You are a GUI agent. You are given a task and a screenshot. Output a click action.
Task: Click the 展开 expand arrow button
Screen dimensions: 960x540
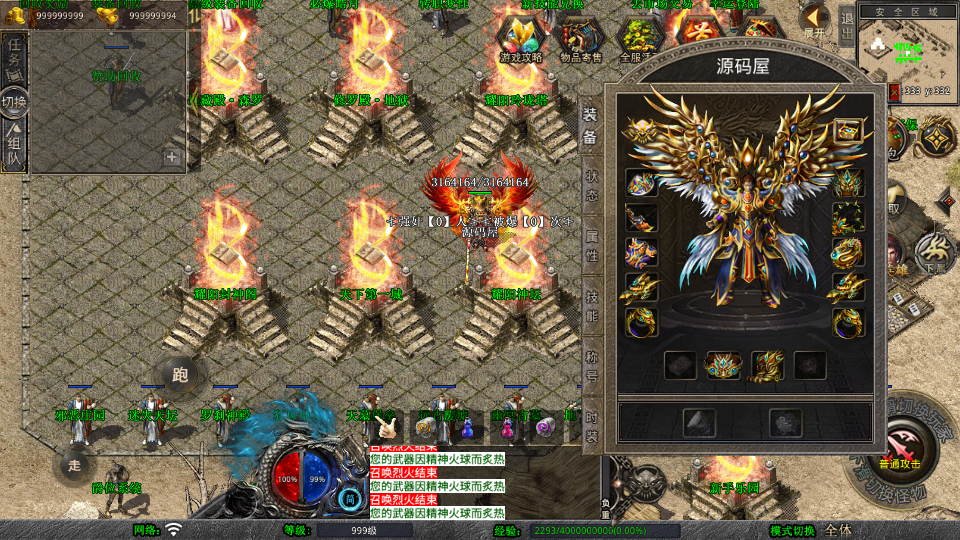[815, 19]
